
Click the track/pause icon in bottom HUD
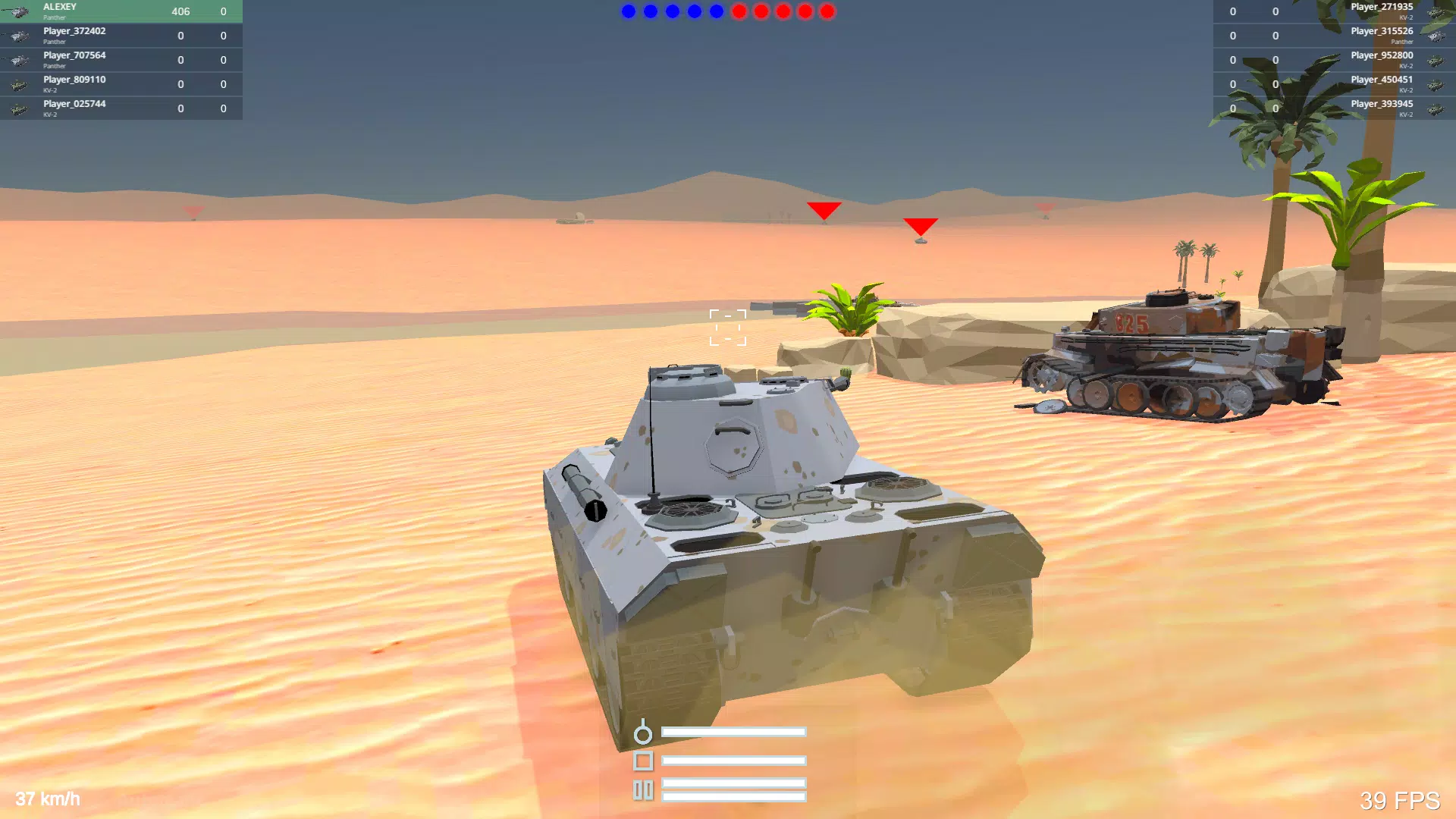pos(643,789)
